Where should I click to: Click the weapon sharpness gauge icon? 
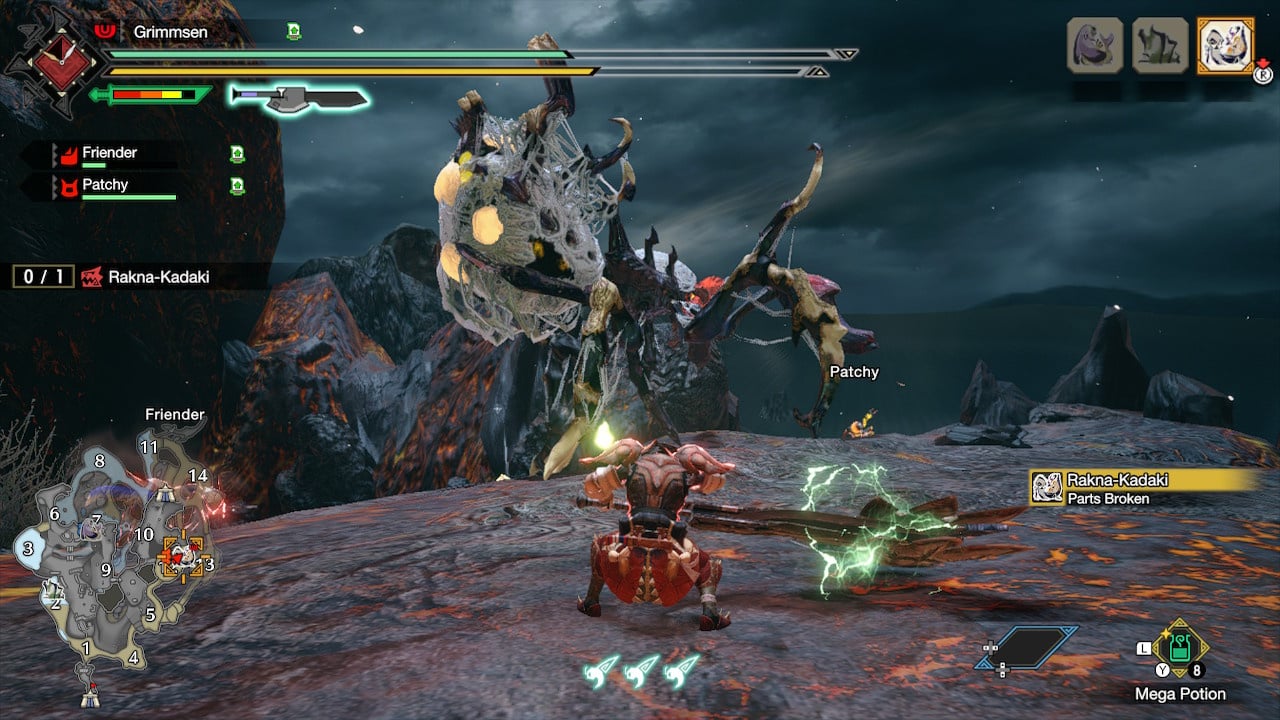pyautogui.click(x=152, y=95)
